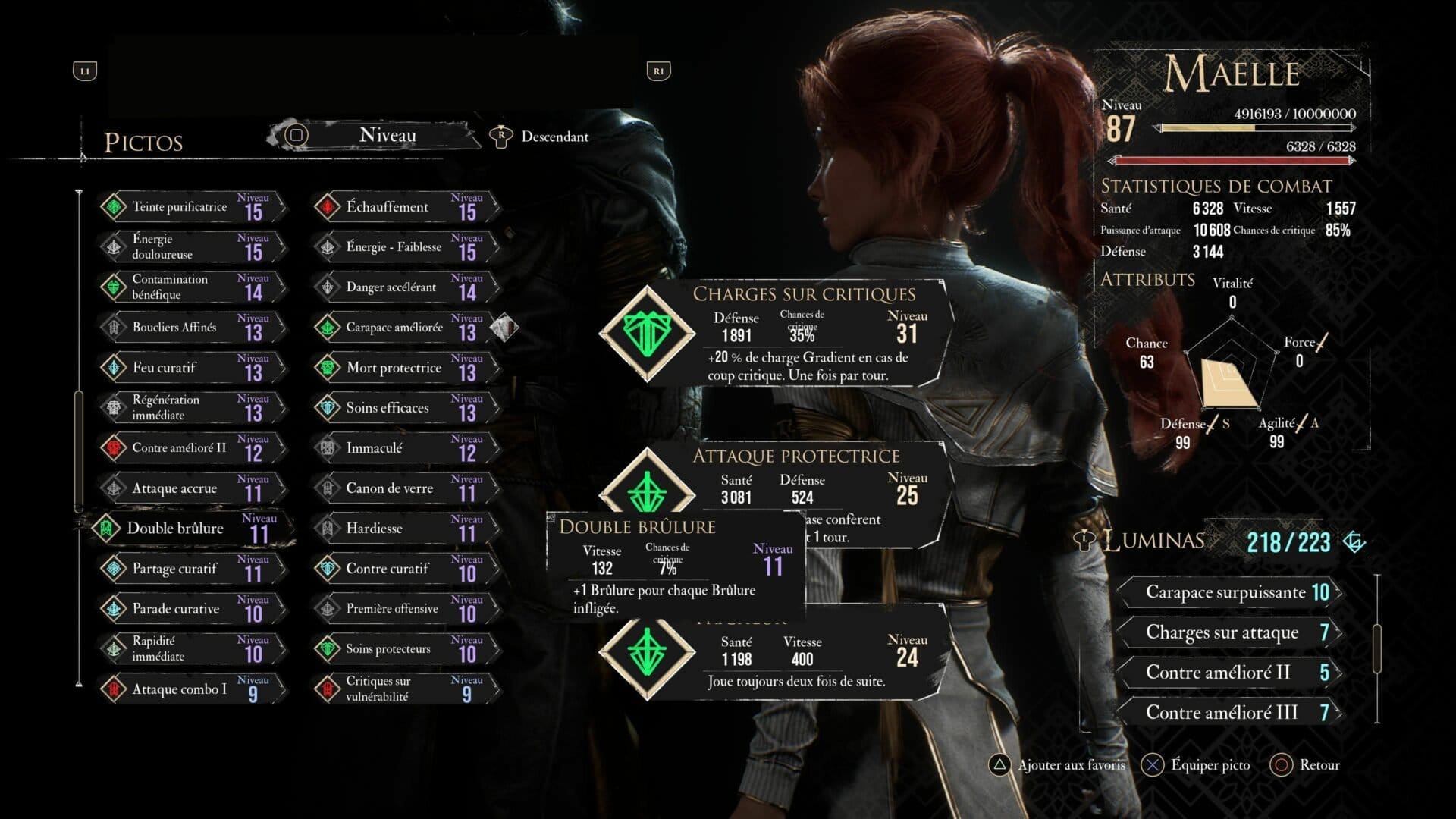Select Contre amélioré III lumina

(1228, 713)
